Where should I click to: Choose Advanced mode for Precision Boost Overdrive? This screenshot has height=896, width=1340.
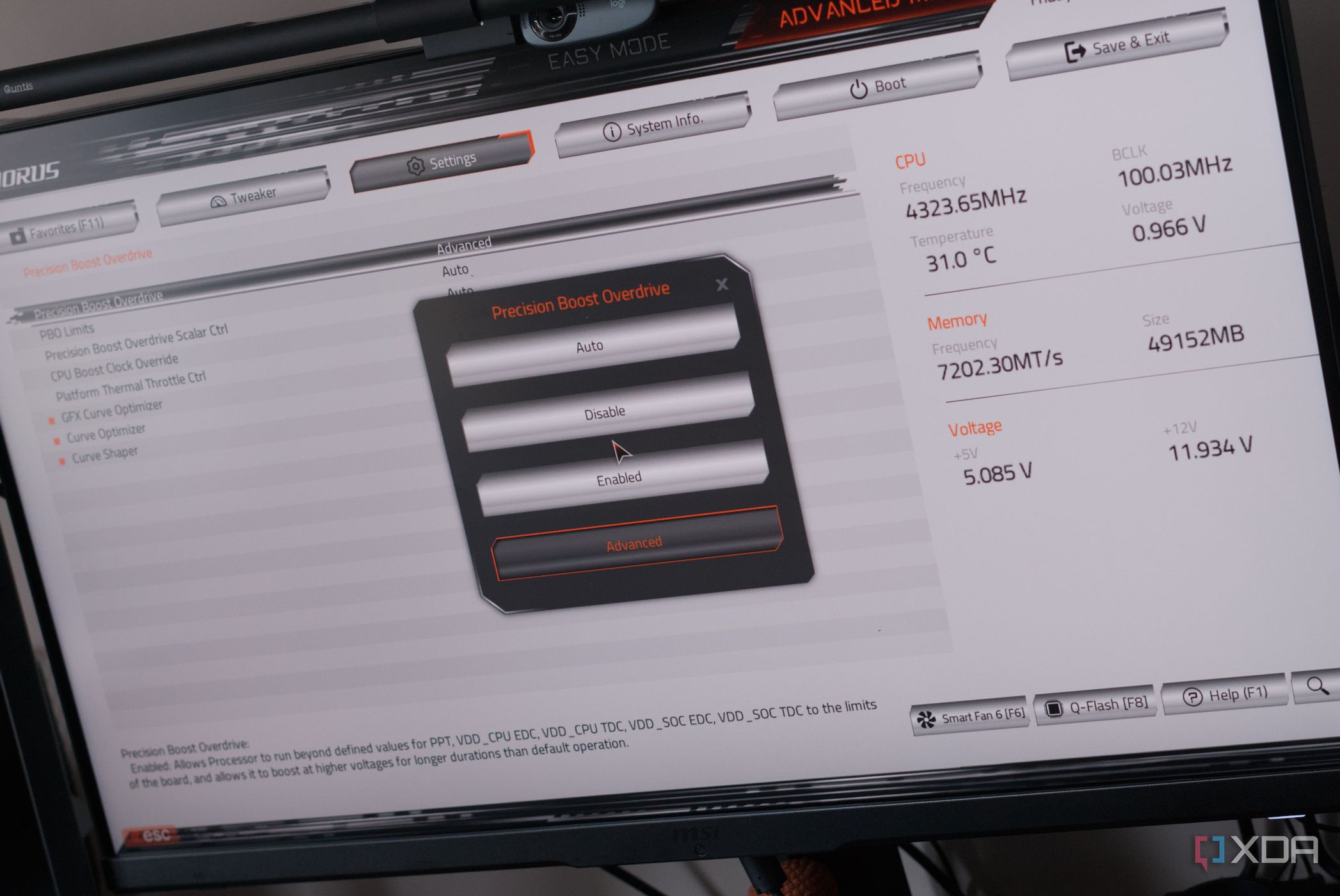click(x=634, y=542)
